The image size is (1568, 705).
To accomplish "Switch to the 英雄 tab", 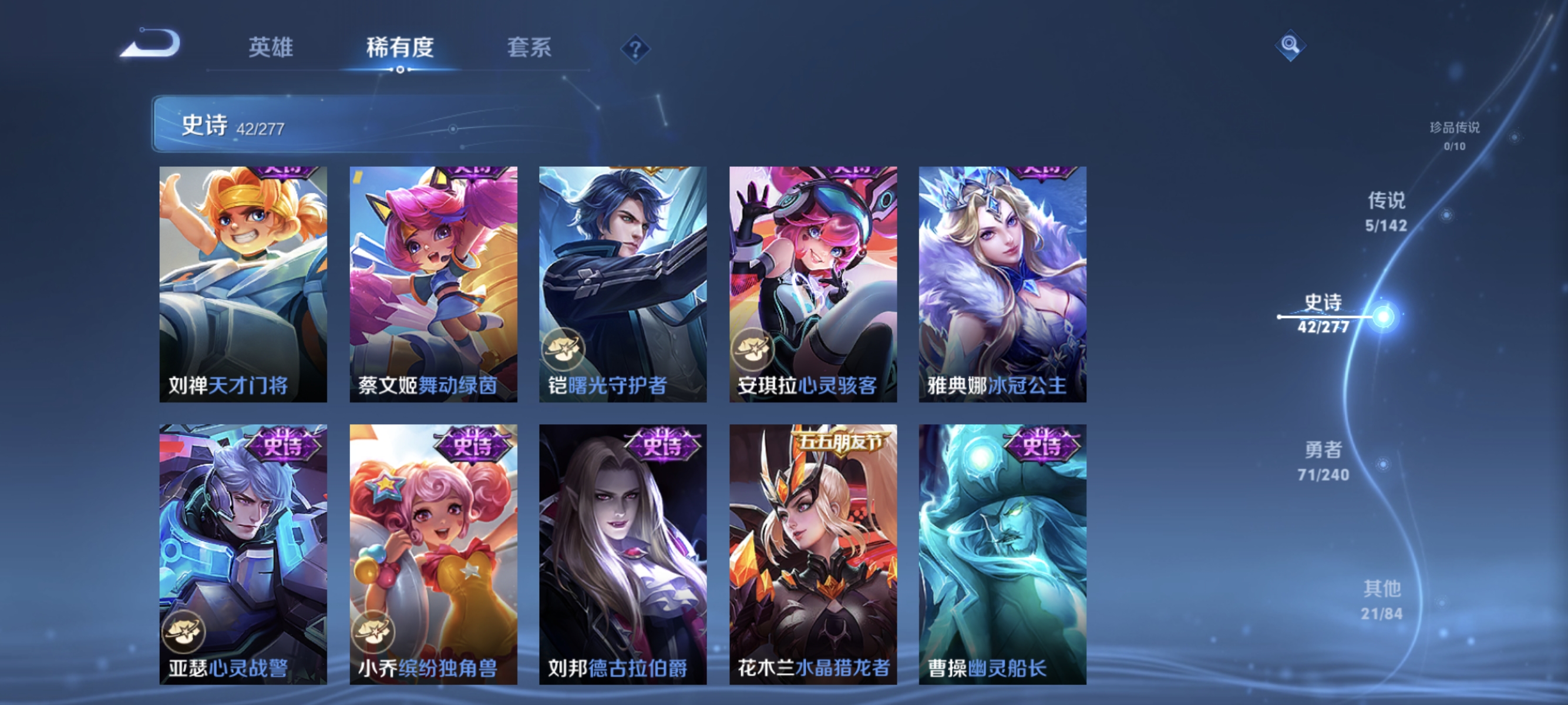I will click(x=271, y=49).
